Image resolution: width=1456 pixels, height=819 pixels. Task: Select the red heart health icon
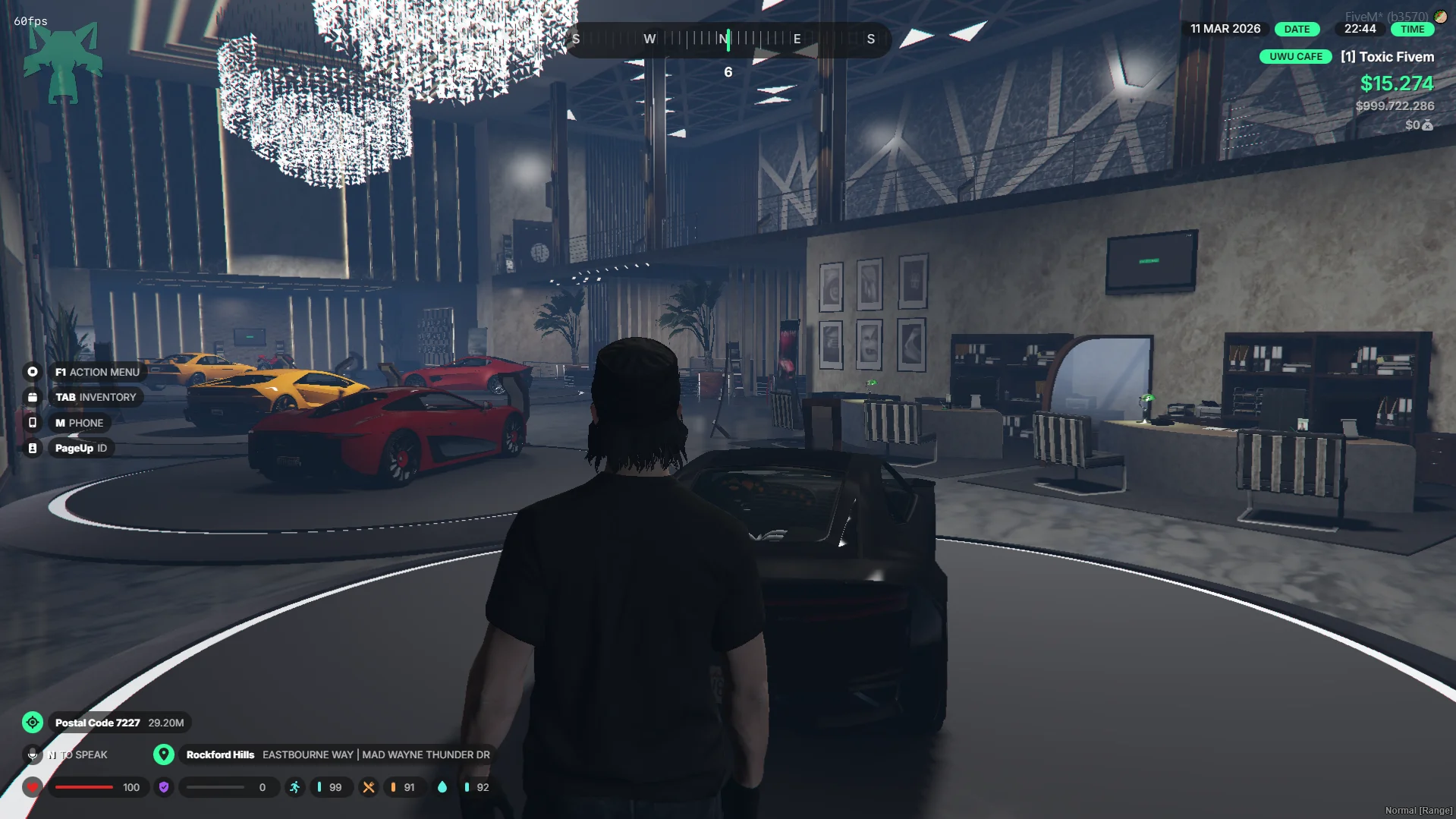click(33, 787)
